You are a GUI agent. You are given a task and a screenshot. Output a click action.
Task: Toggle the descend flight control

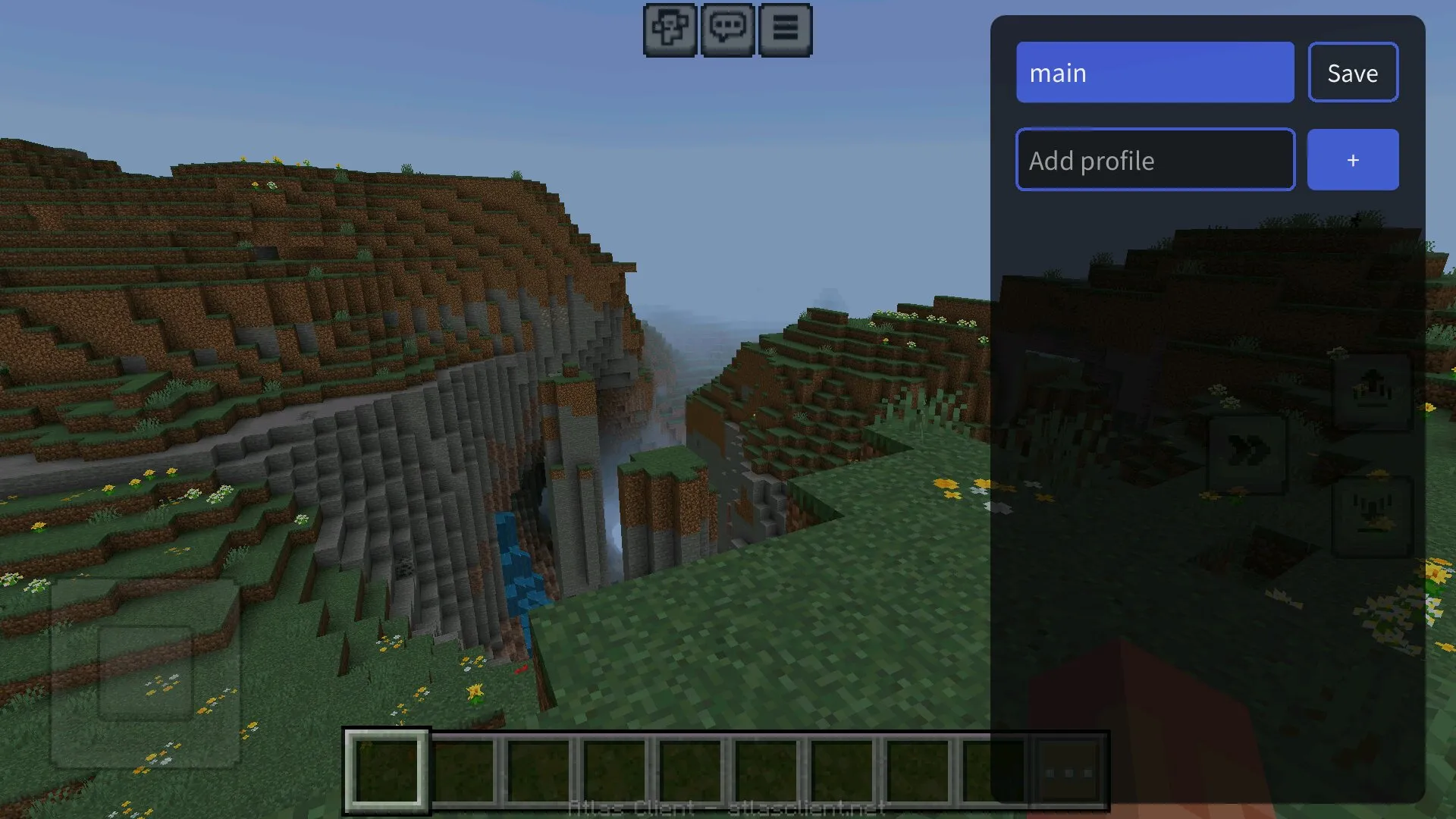[1371, 516]
